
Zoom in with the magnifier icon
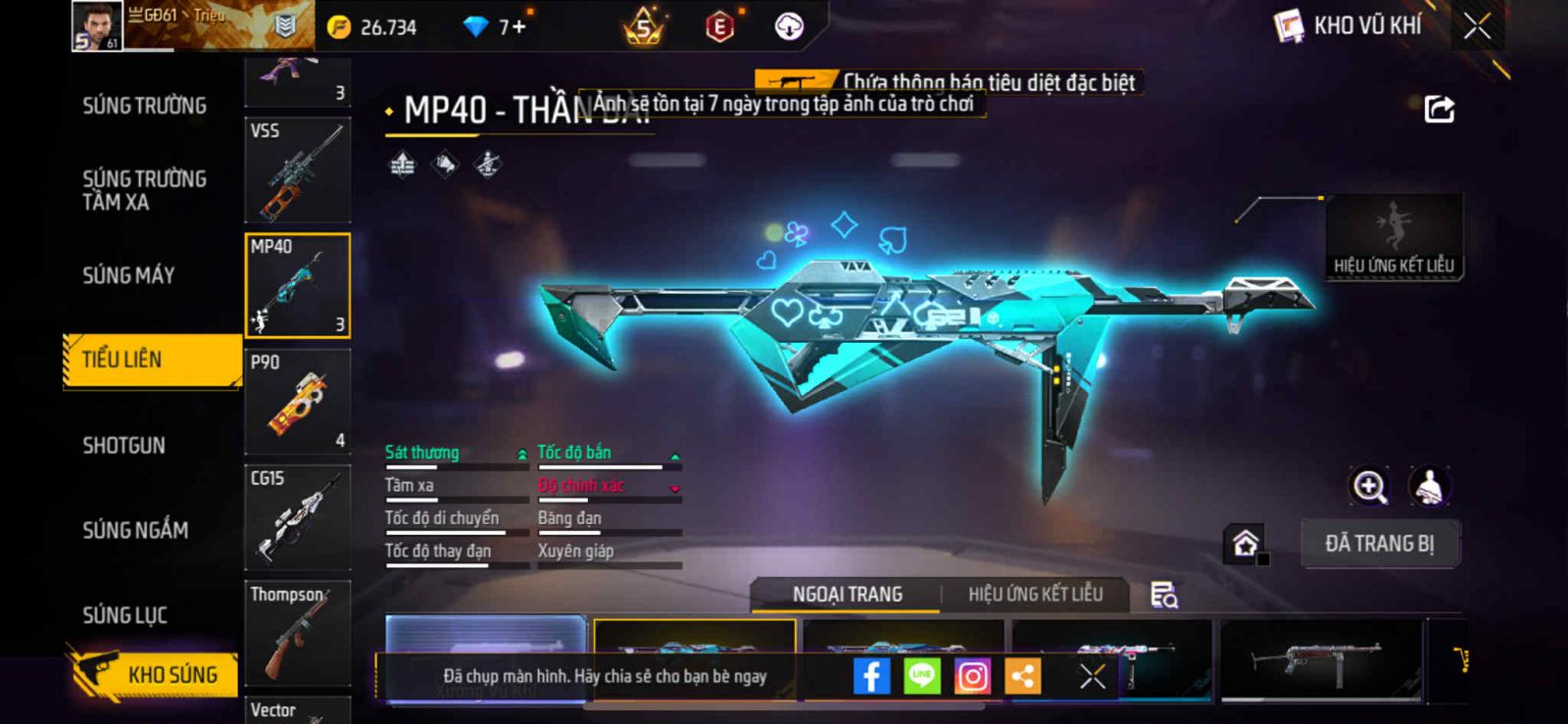pos(1370,486)
